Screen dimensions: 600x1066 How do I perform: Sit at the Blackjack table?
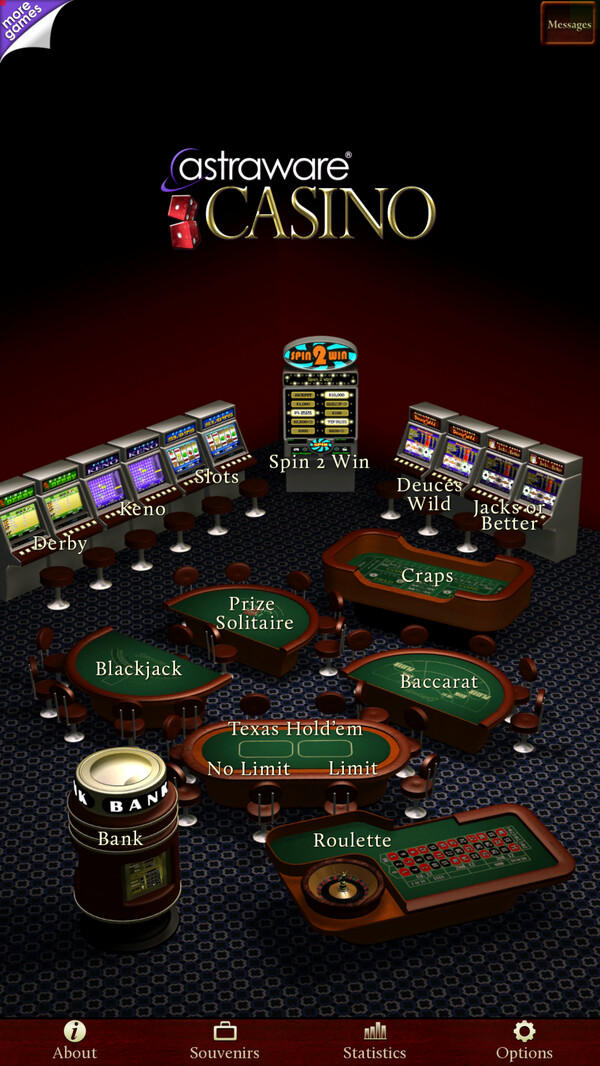click(x=139, y=668)
